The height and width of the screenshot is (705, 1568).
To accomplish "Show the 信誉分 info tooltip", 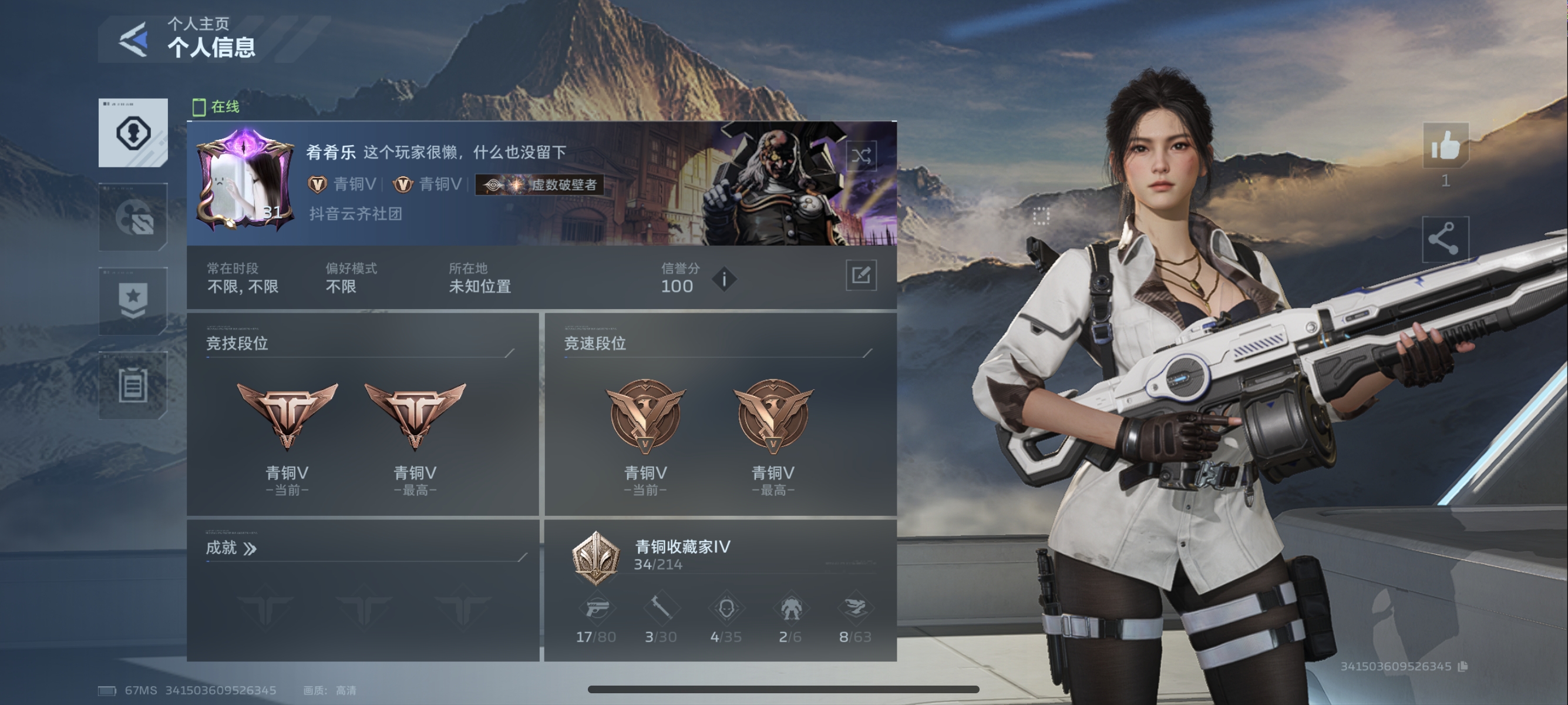I will [x=724, y=280].
